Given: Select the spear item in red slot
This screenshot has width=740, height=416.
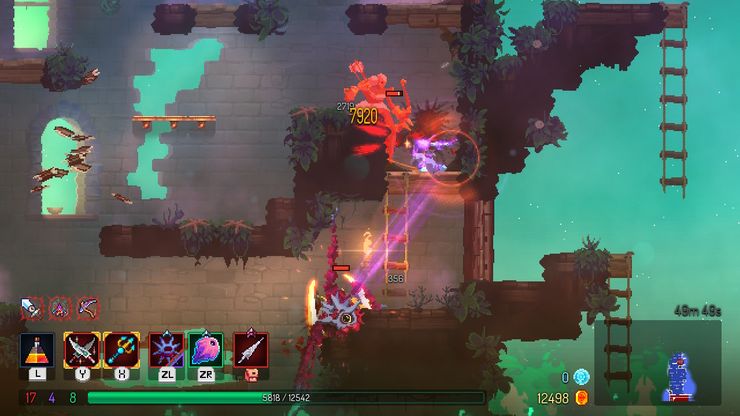Looking at the screenshot, I should [250, 351].
